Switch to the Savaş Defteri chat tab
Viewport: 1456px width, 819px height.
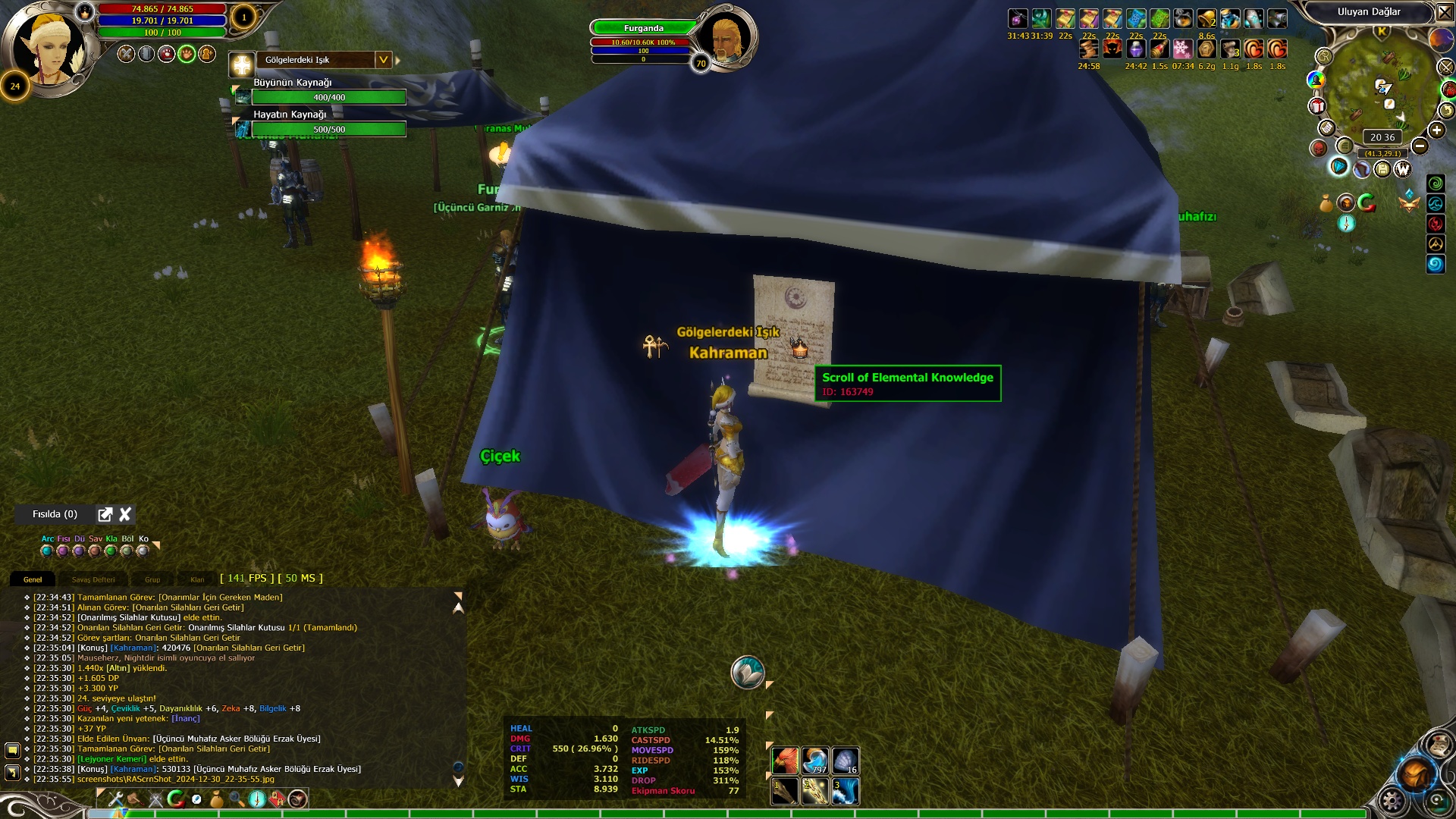click(x=93, y=579)
